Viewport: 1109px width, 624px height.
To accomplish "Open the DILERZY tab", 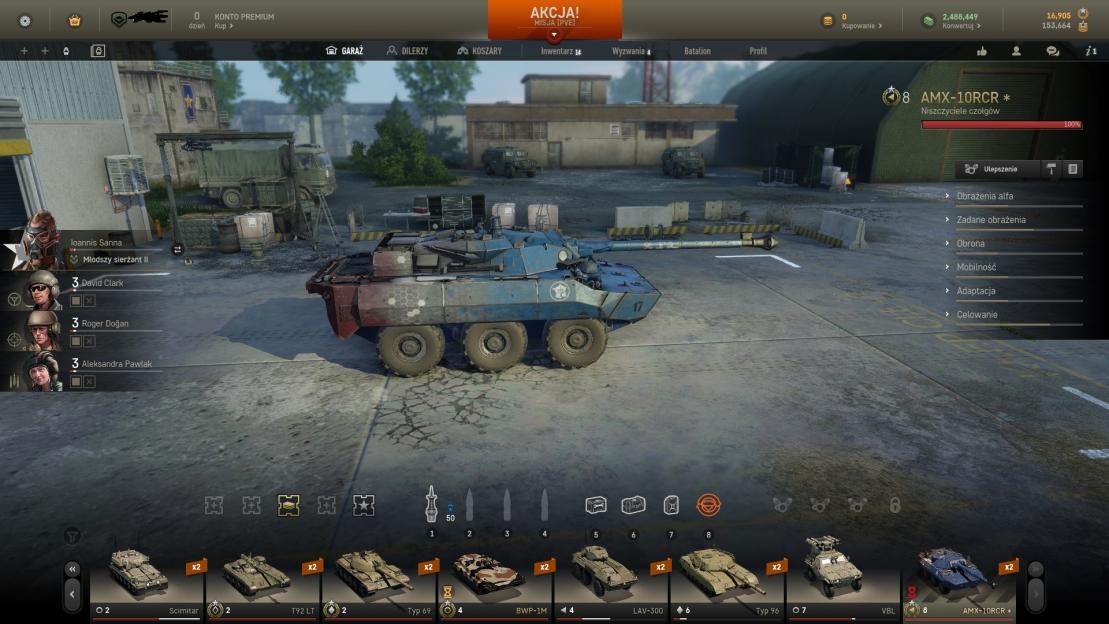I will point(408,51).
